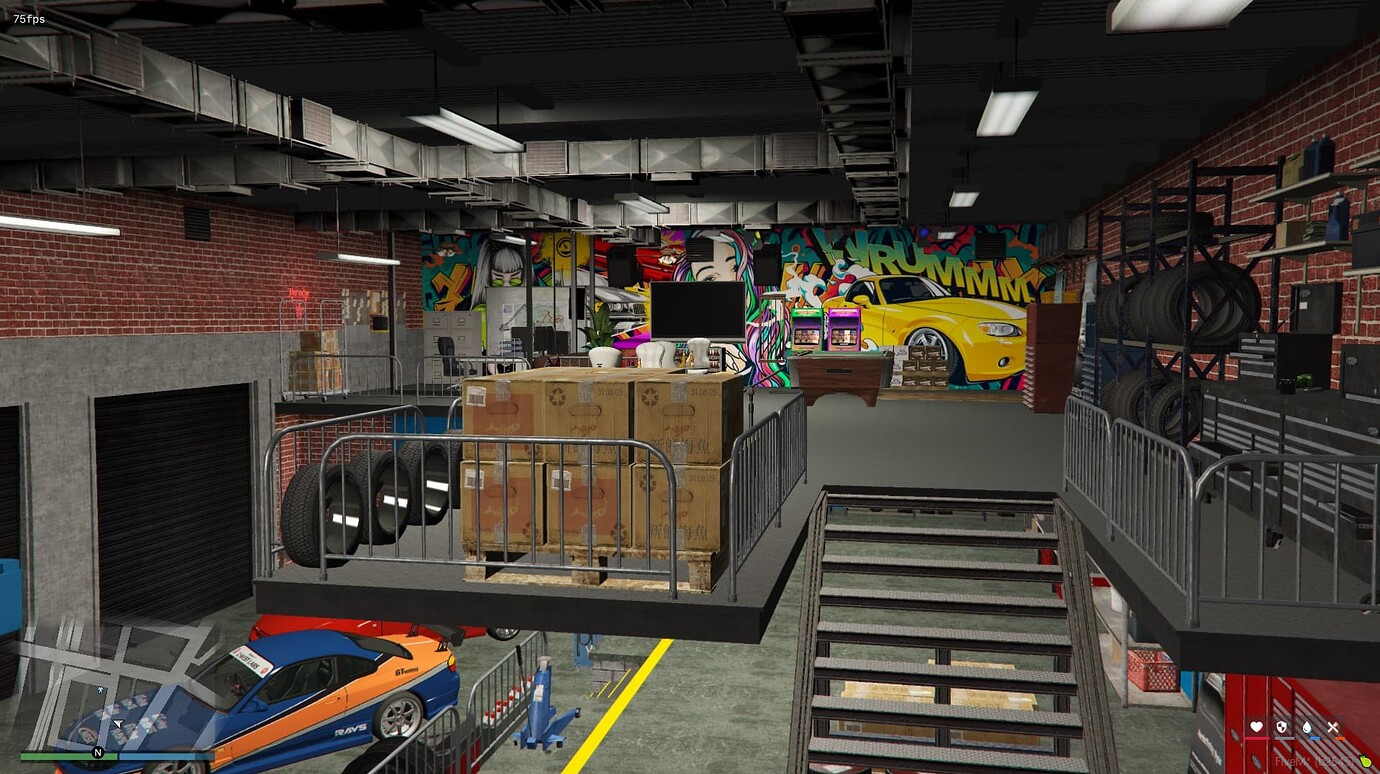Click the N compass marker on the minimap
Image resolution: width=1380 pixels, height=774 pixels.
(97, 750)
